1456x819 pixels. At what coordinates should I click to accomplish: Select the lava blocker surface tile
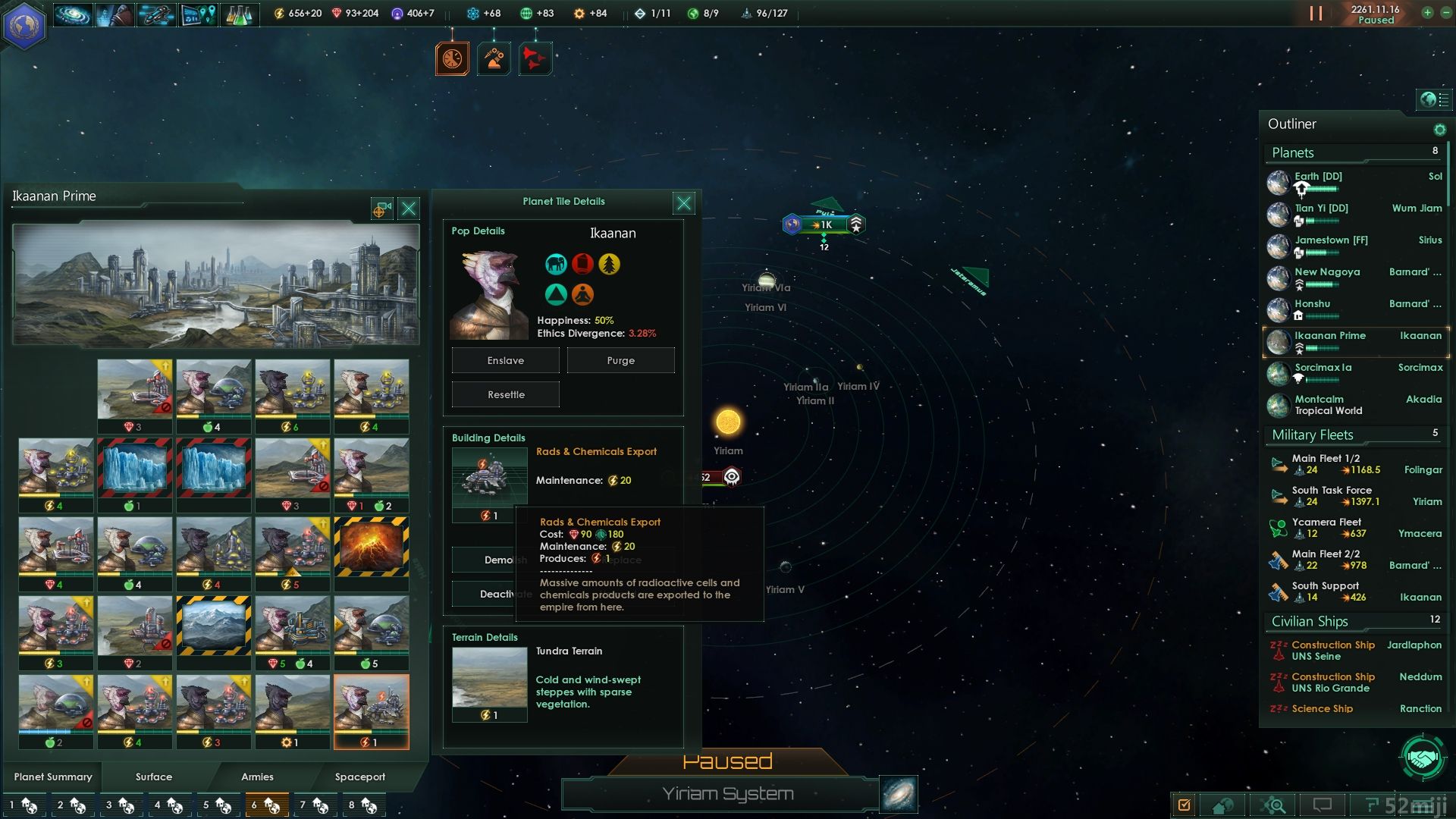coord(371,546)
